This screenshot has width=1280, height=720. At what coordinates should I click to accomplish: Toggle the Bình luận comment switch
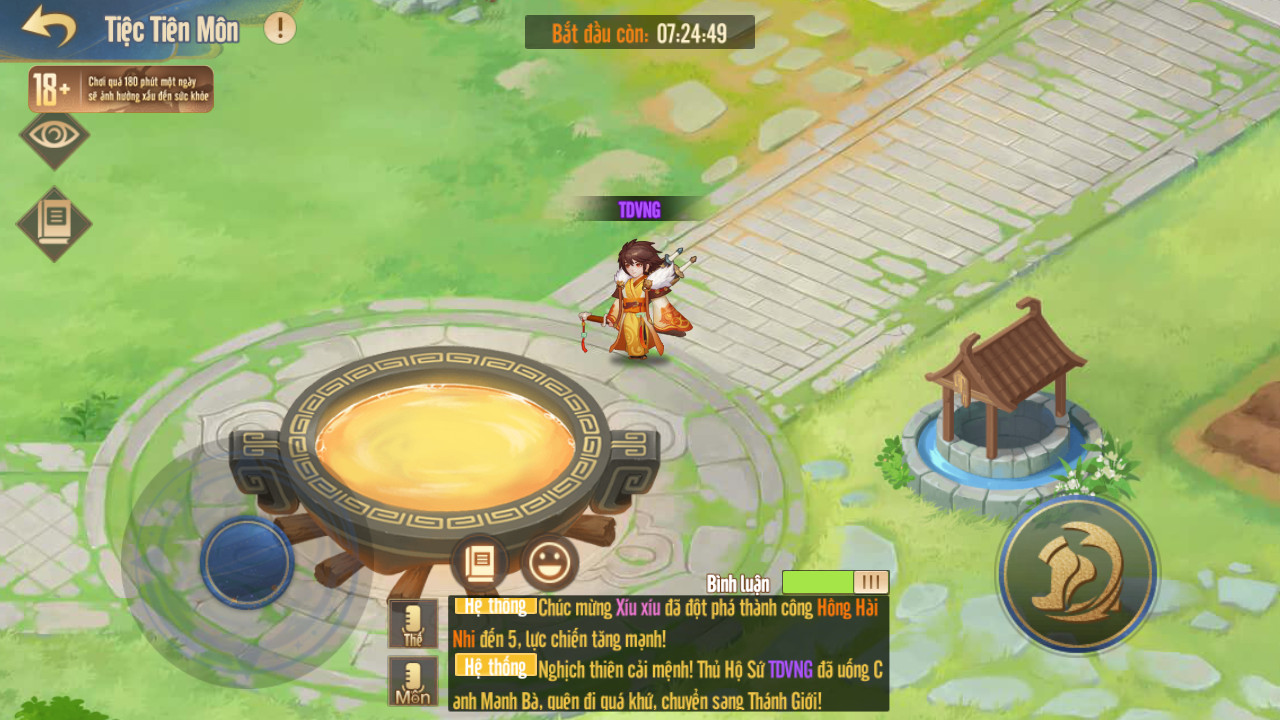pyautogui.click(x=835, y=583)
